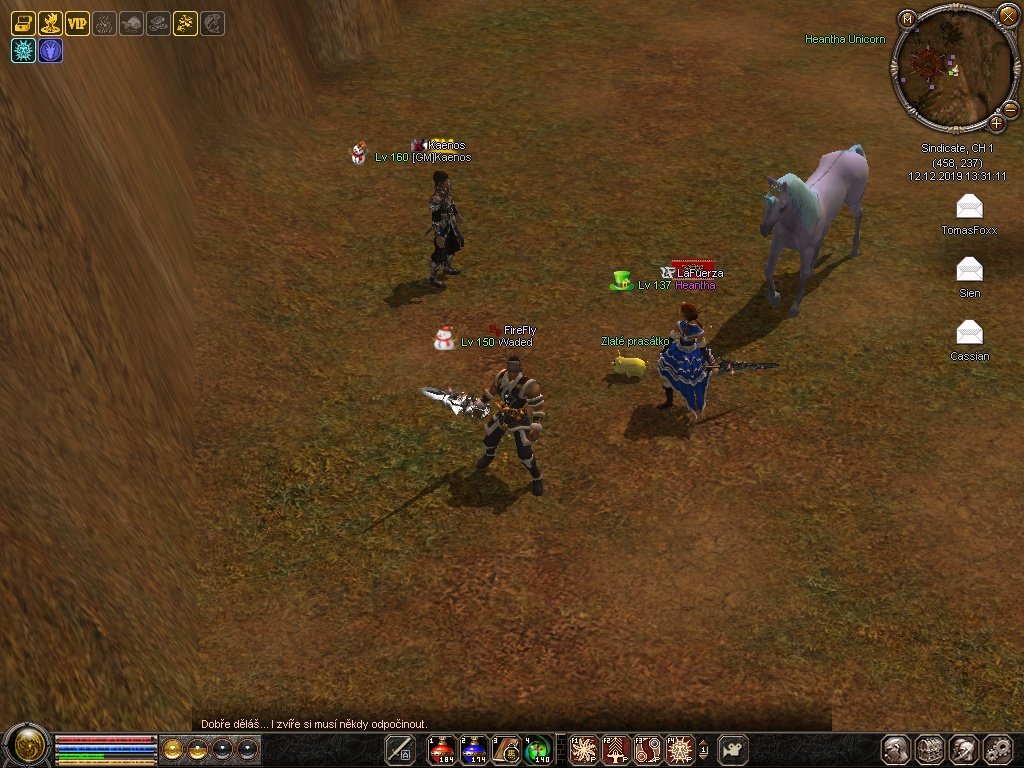The width and height of the screenshot is (1024, 768).
Task: Activate the F4 sunburst skill
Action: coord(680,749)
